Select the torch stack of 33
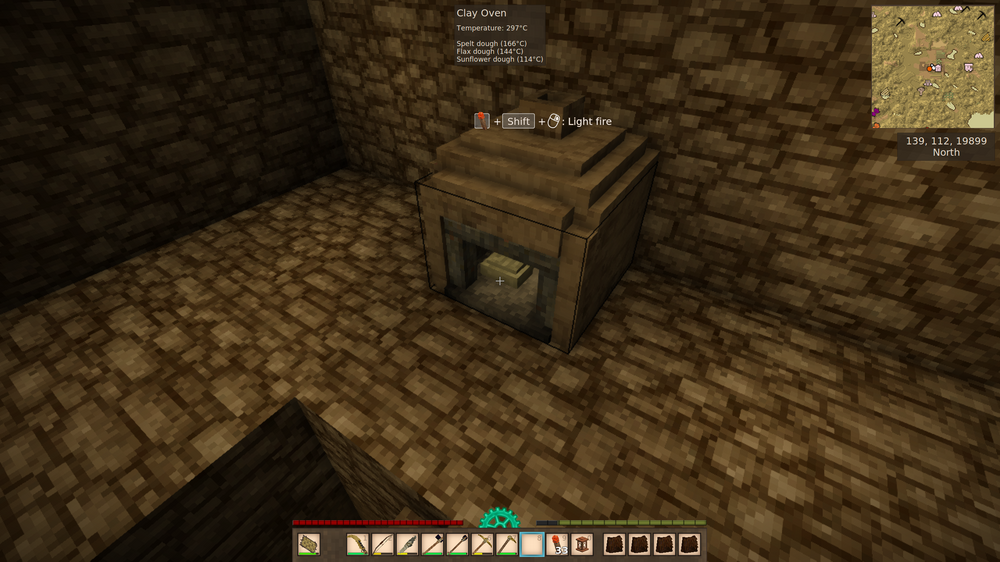This screenshot has width=1000, height=562. (557, 544)
